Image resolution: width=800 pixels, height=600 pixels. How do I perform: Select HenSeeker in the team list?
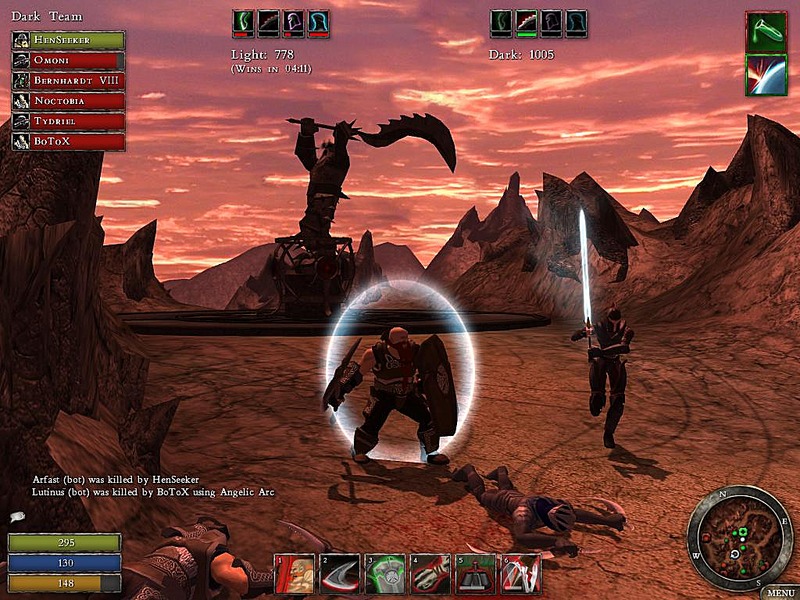point(68,40)
